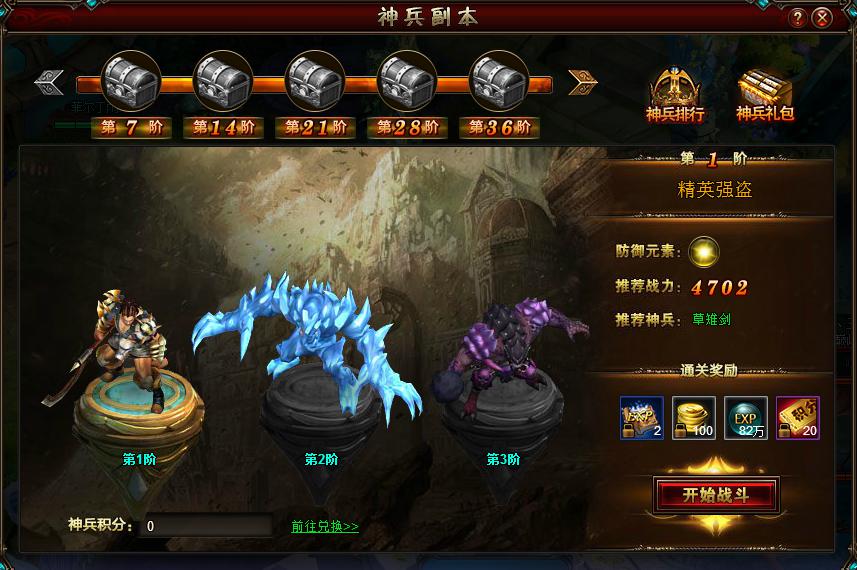
Task: View the yellow defense element orb
Action: pyautogui.click(x=706, y=251)
